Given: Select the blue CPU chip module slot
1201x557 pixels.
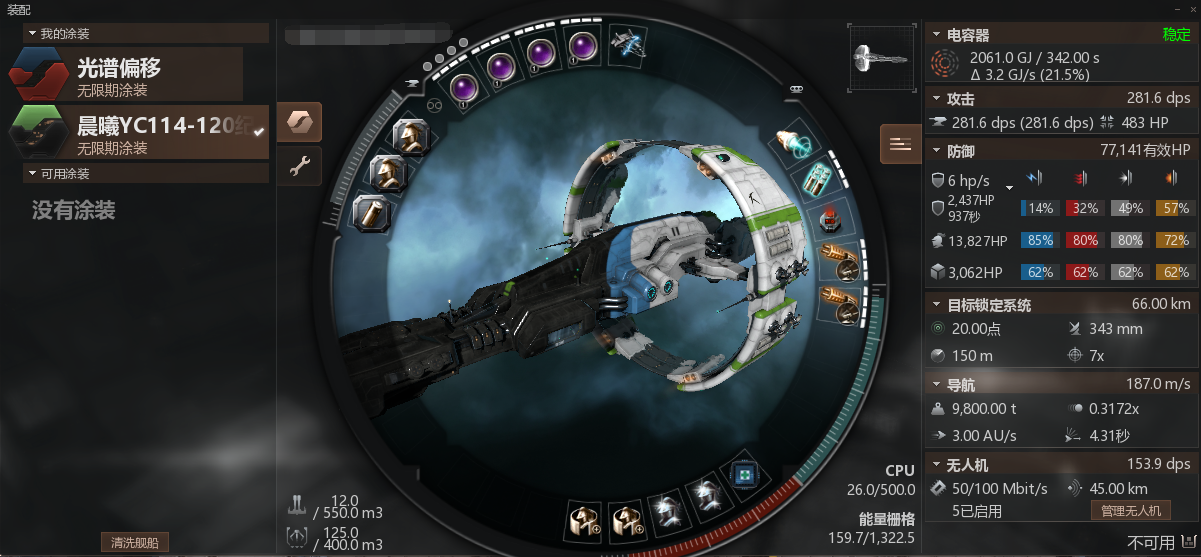Looking at the screenshot, I should point(742,475).
